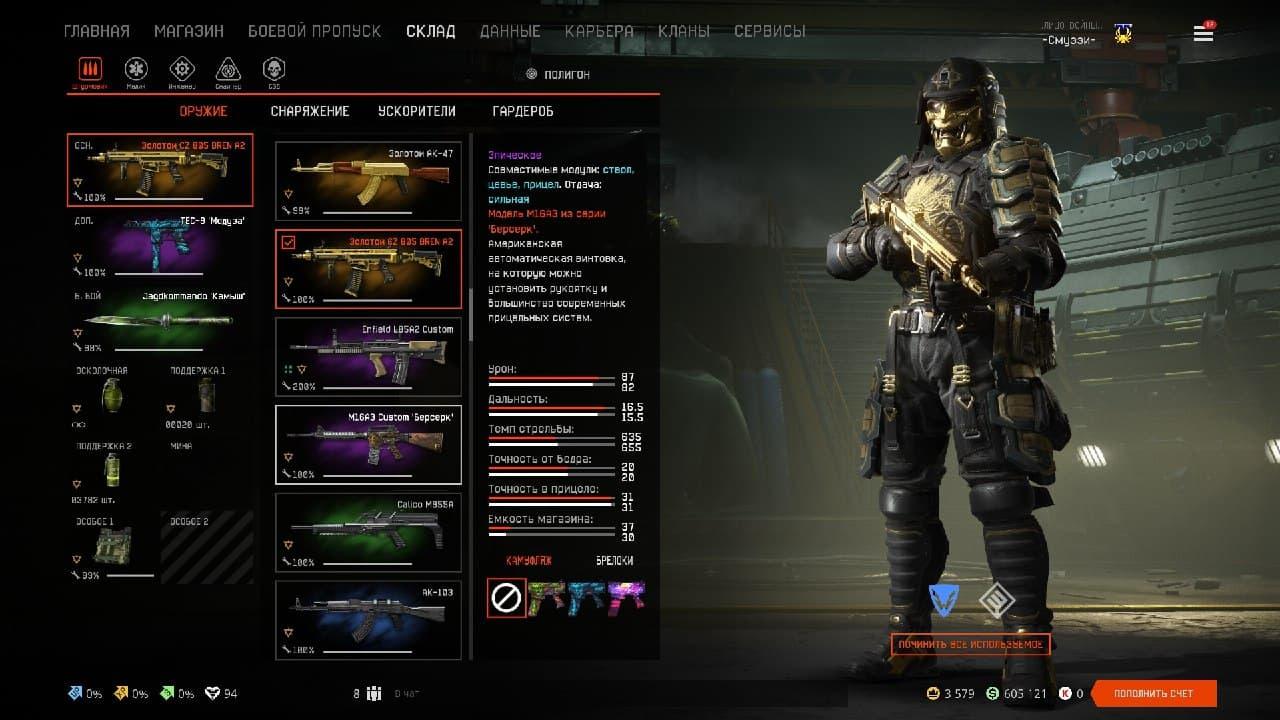Open the Гардероб tab
The height and width of the screenshot is (720, 1280).
[x=523, y=111]
